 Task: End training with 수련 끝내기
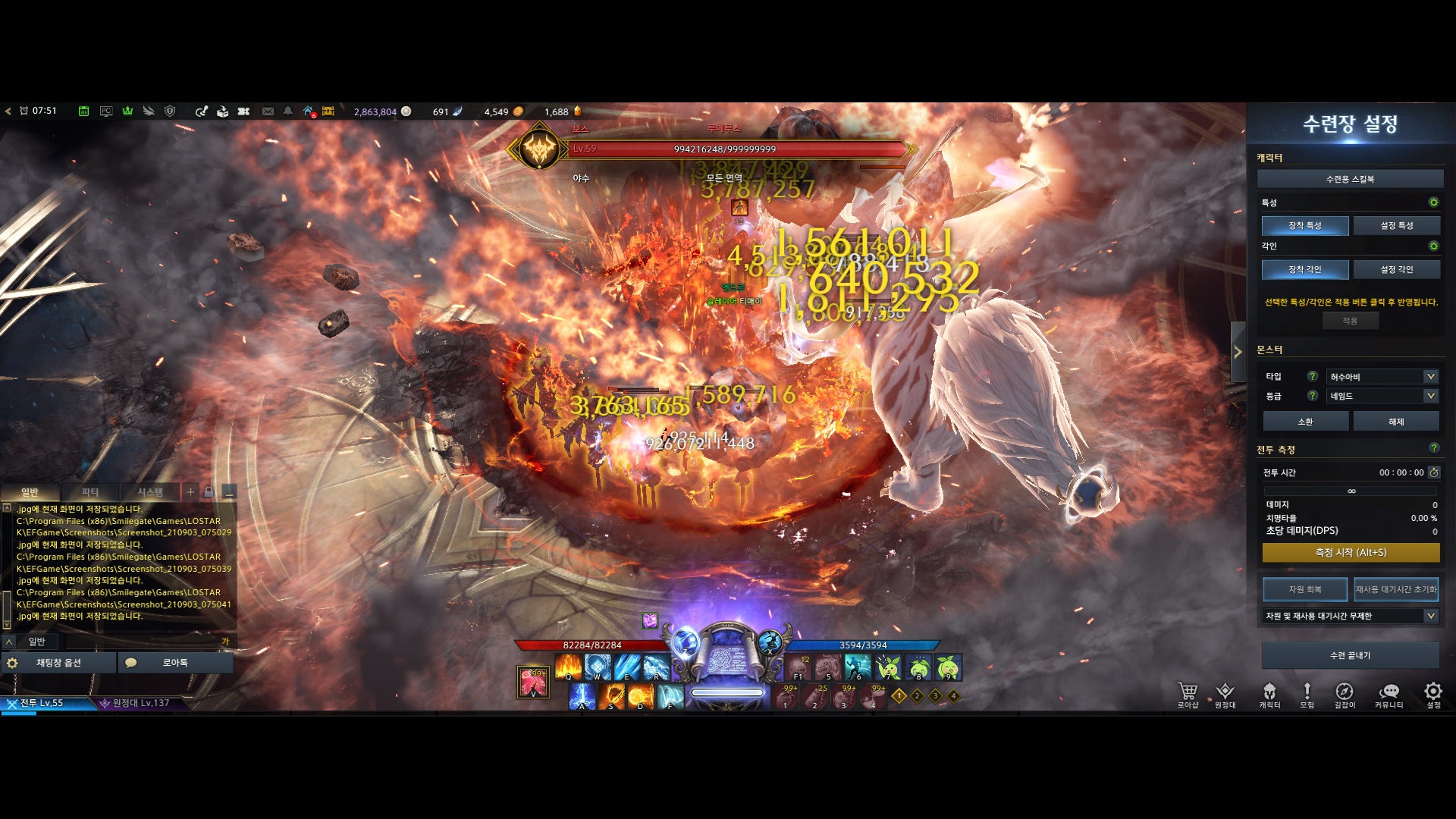(x=1350, y=655)
